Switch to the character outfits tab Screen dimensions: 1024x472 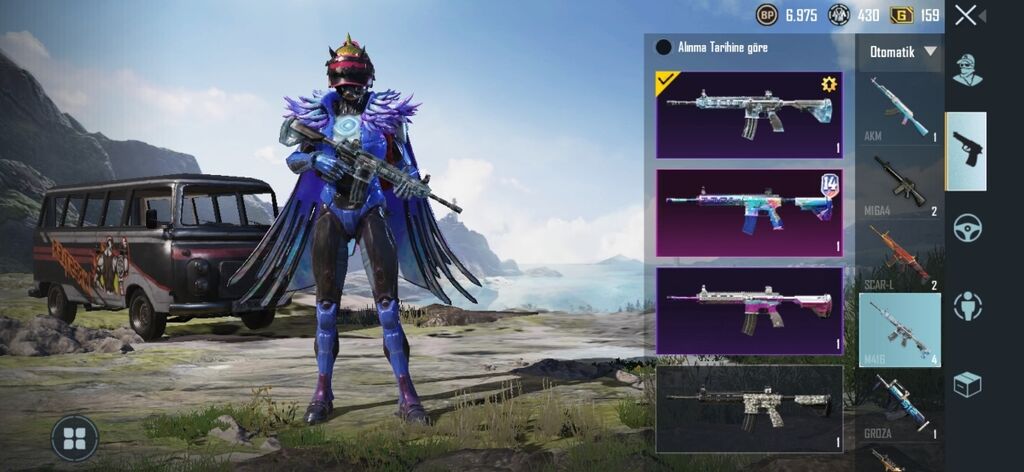click(967, 71)
